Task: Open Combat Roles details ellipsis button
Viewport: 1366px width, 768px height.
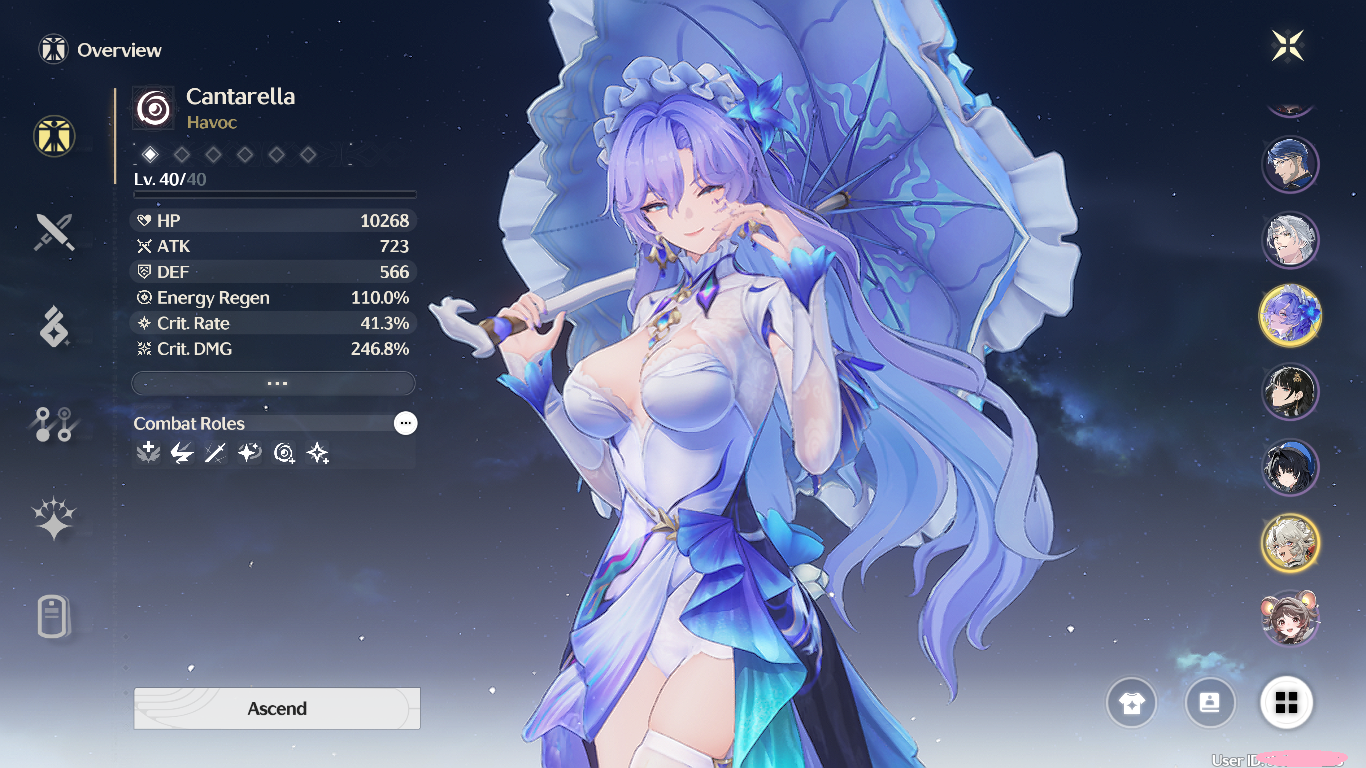Action: click(405, 423)
